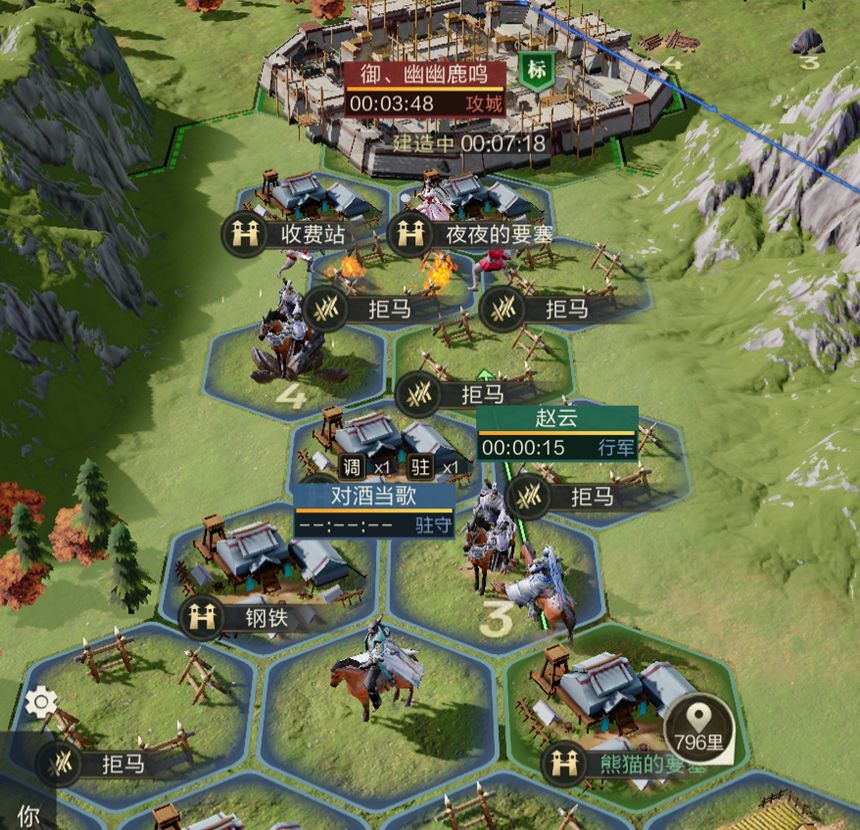Select the 赵云 marching army tag

[x=557, y=433]
